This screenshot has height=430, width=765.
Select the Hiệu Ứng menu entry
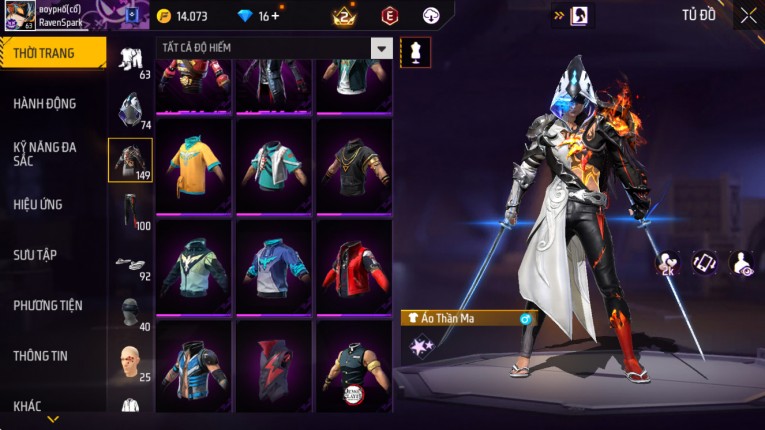[x=38, y=204]
